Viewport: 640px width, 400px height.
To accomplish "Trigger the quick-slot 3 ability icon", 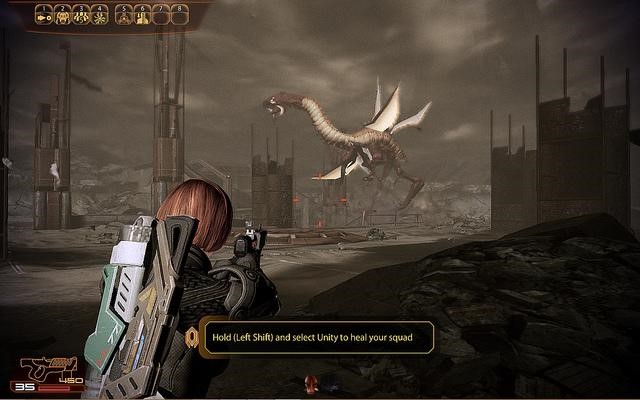I will click(x=82, y=15).
